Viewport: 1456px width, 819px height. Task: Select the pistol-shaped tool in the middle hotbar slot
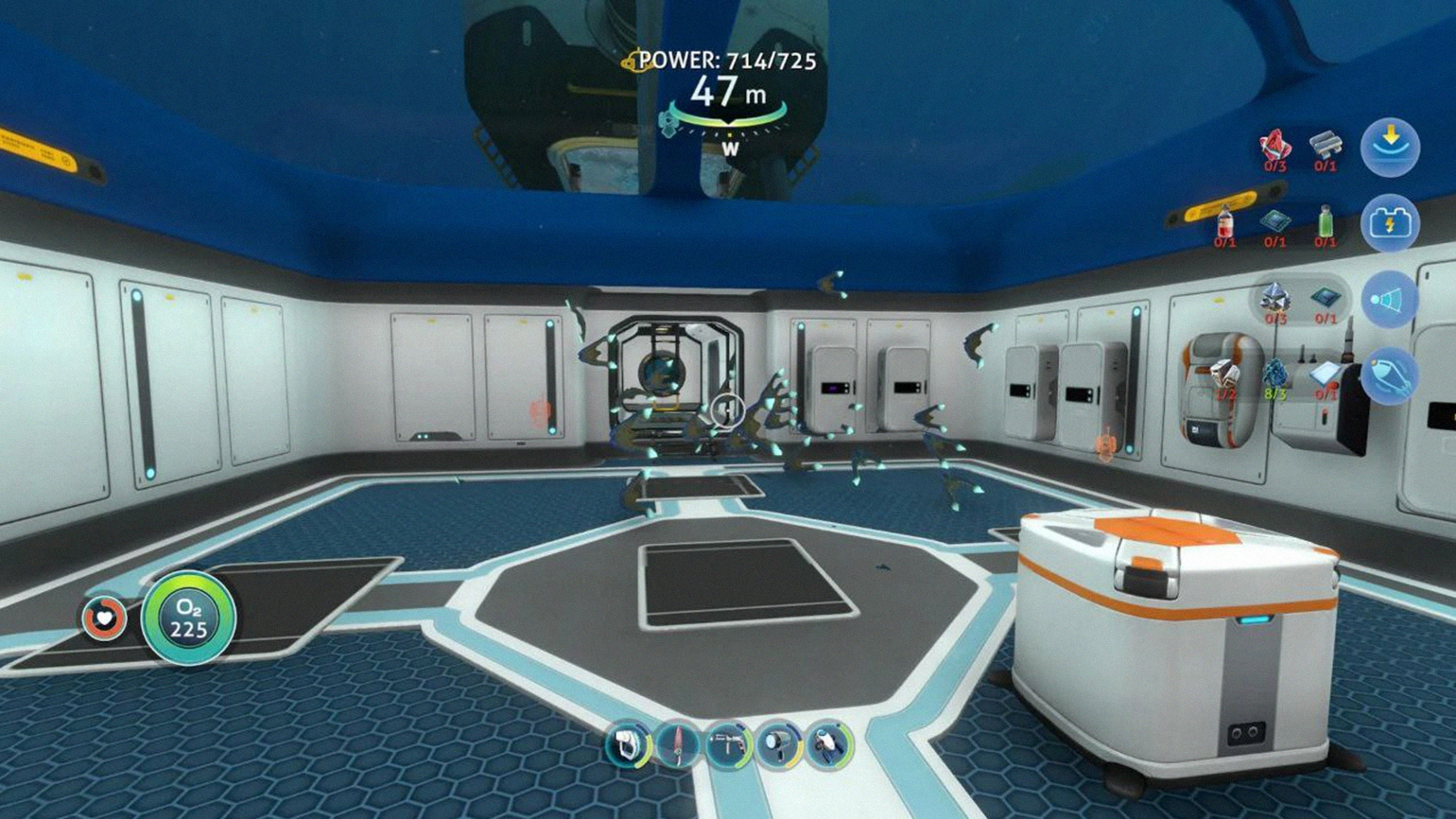click(x=729, y=744)
